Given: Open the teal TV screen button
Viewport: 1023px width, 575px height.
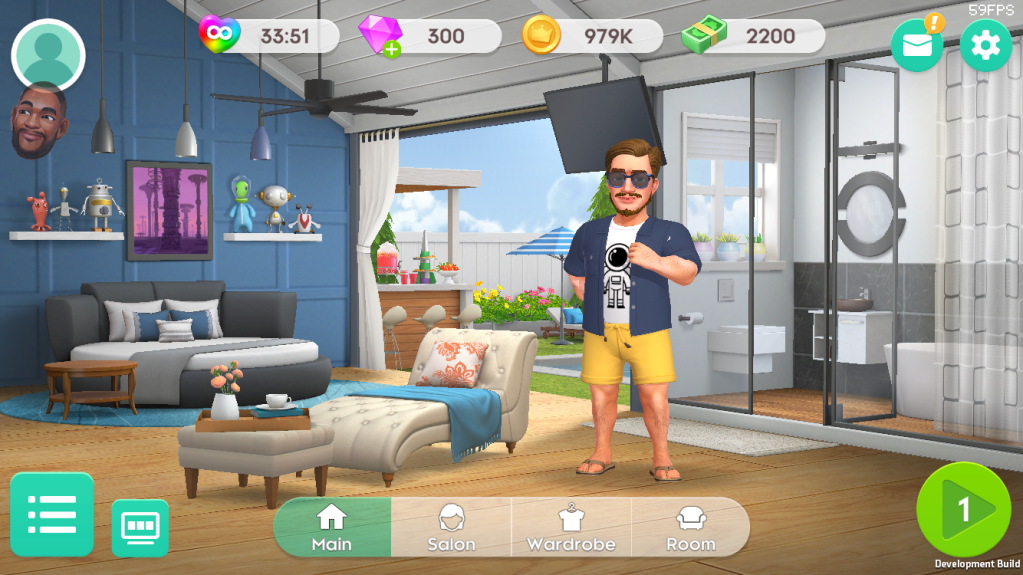Looking at the screenshot, I should (x=140, y=527).
